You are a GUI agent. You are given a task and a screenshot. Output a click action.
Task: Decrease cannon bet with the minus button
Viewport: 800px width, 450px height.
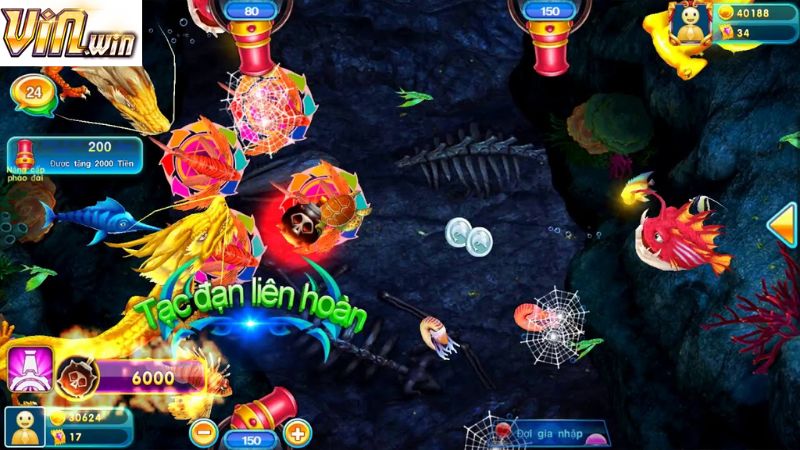[x=203, y=433]
